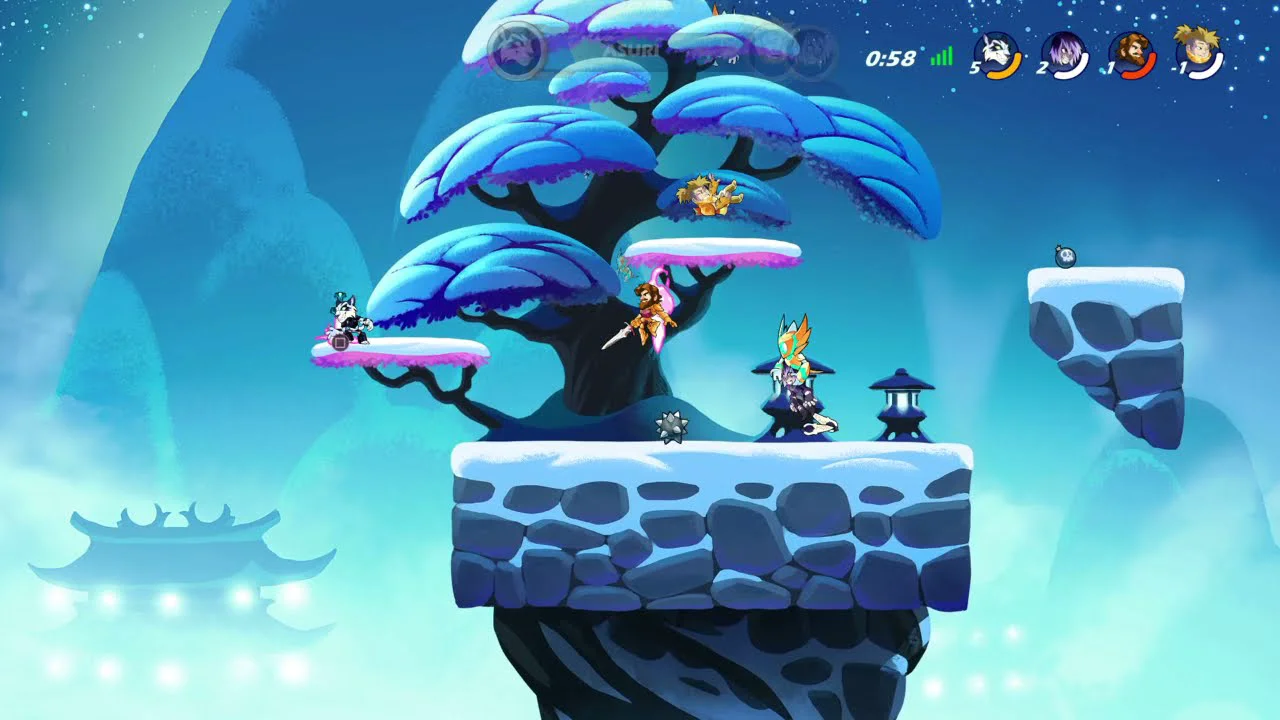Image resolution: width=1280 pixels, height=720 pixels.
Task: Select the white wolf player portrait
Action: pyautogui.click(x=997, y=55)
